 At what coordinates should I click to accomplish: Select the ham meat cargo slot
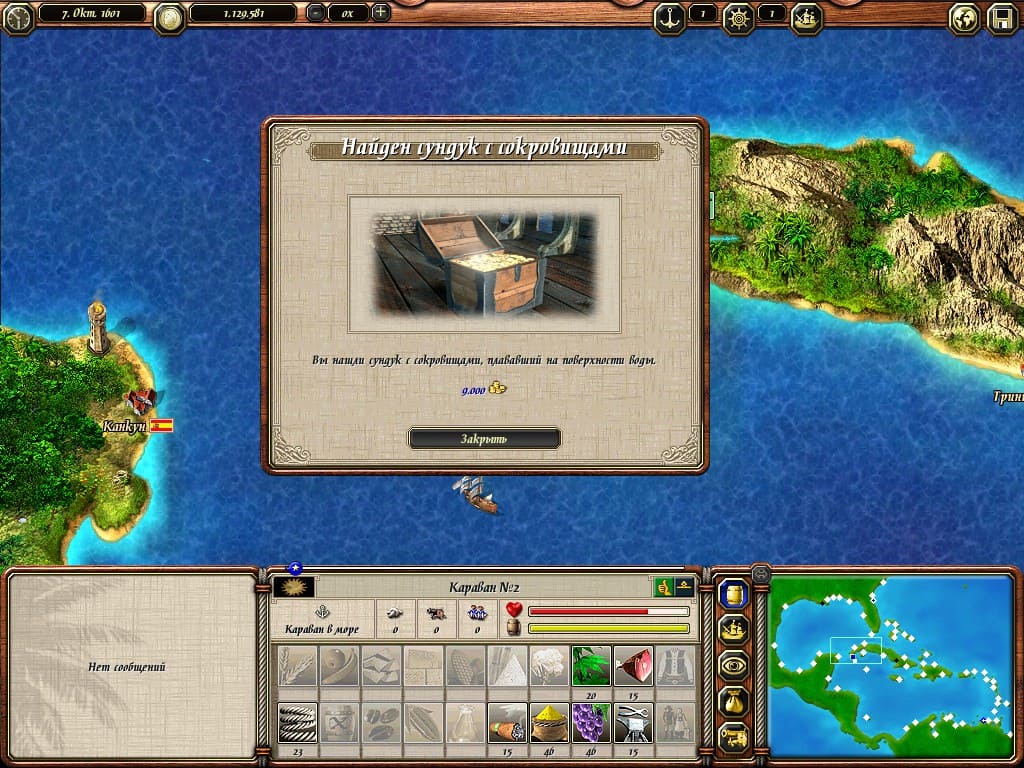(x=633, y=665)
